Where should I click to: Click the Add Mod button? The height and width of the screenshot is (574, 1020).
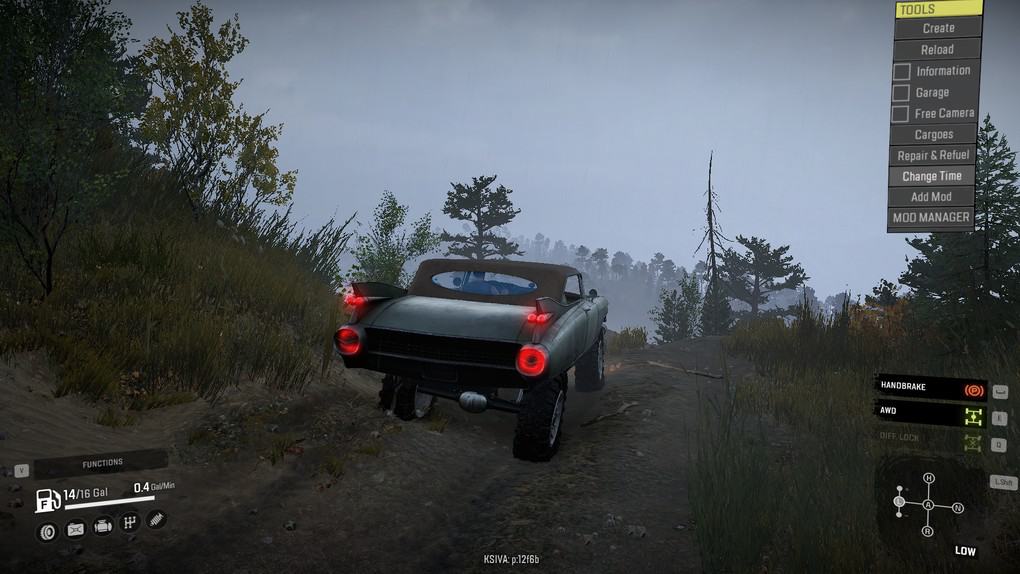(x=931, y=197)
